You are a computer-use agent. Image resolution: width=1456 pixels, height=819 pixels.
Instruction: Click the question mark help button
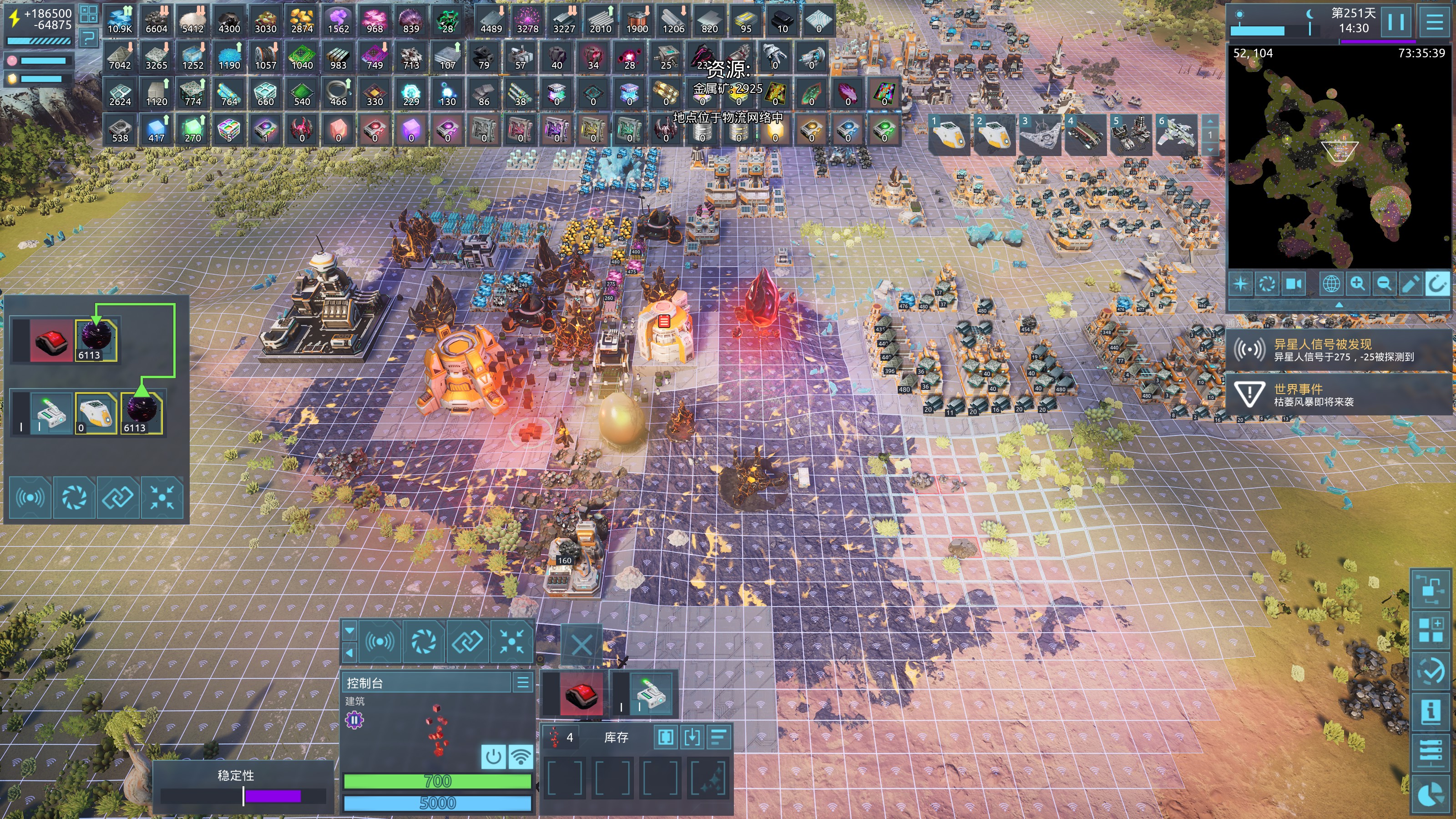(88, 38)
